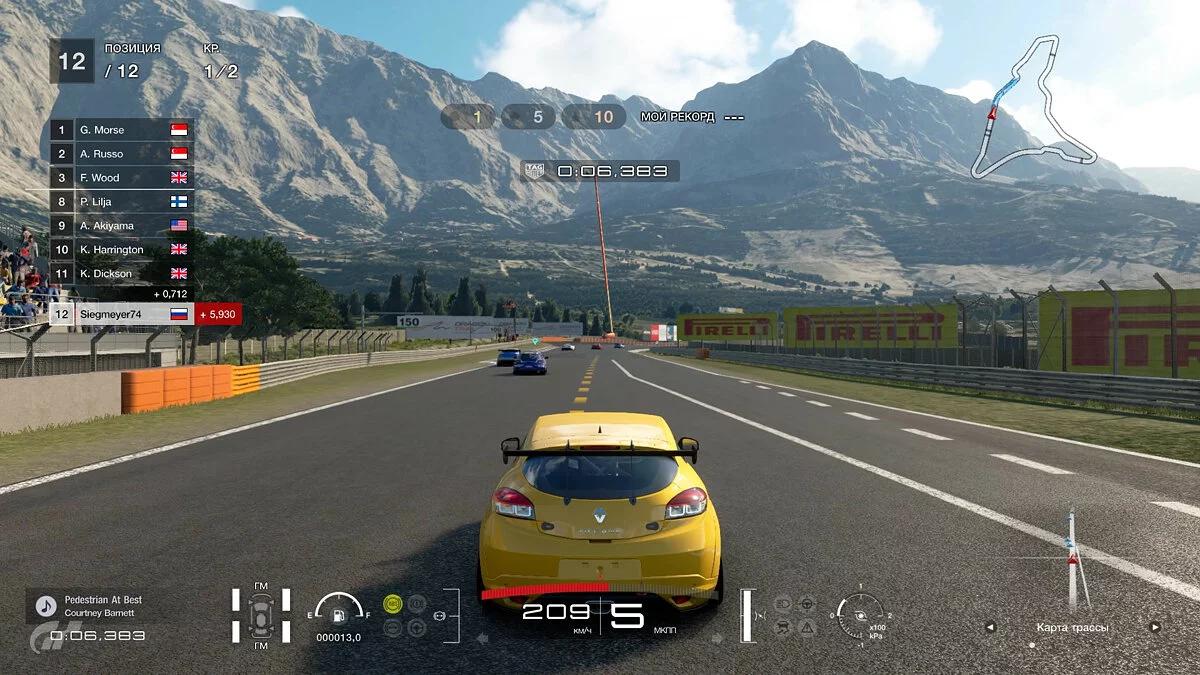Select F. Wood in the standings
This screenshot has height=675, width=1200.
121,178
